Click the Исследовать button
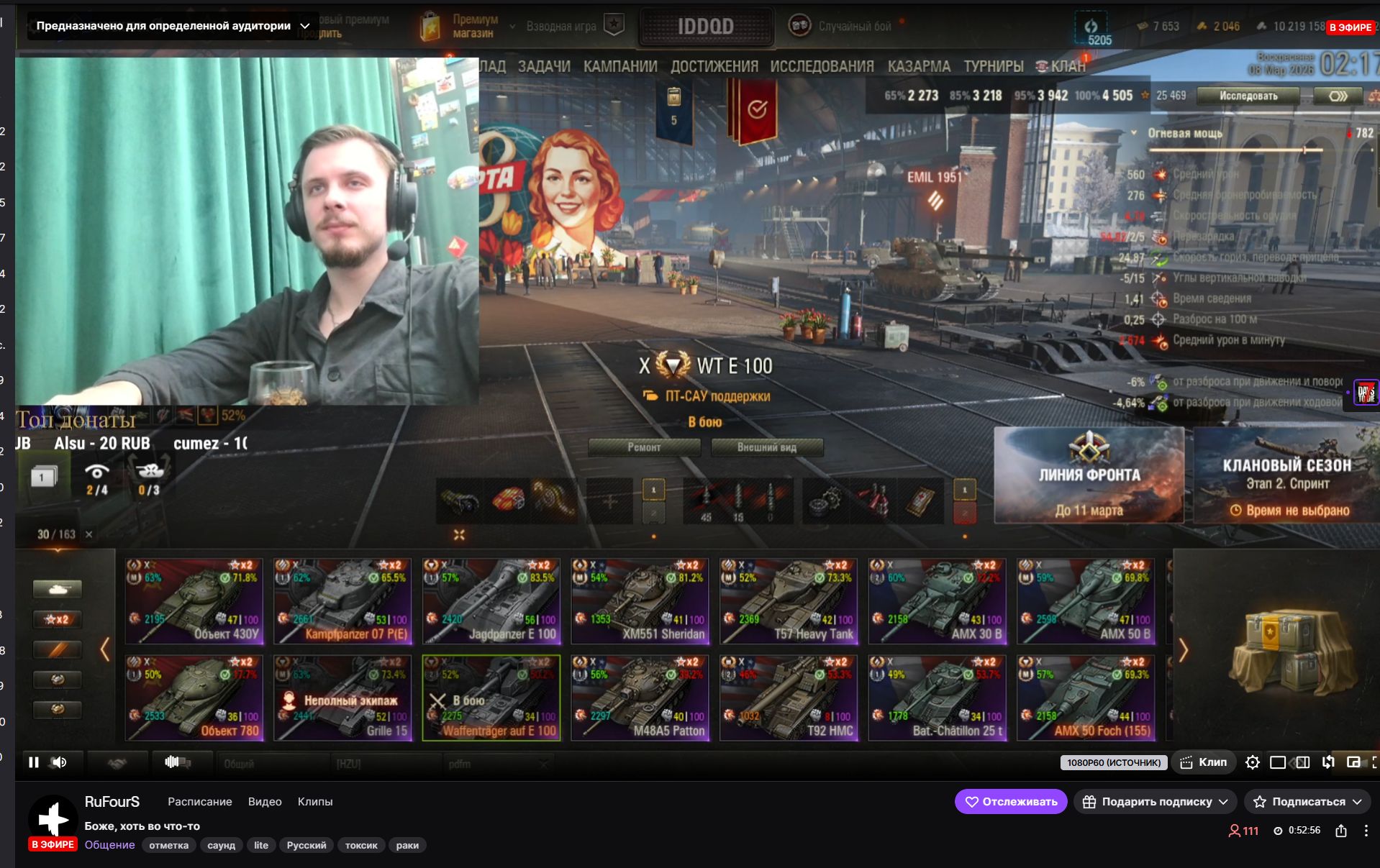Viewport: 1380px width, 868px height. tap(1248, 96)
